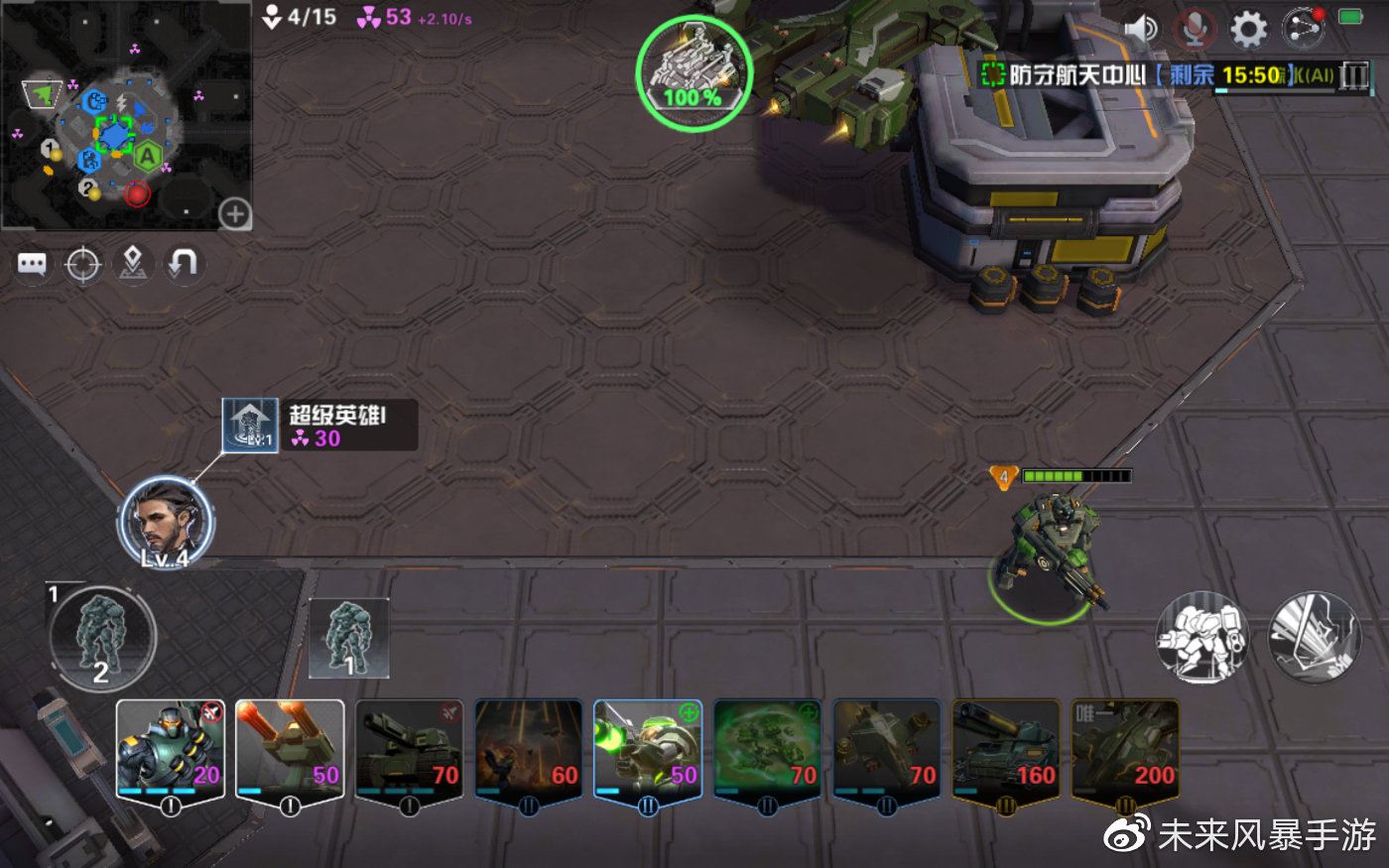
Task: Toggle the muted microphone icon
Action: pos(1195,29)
